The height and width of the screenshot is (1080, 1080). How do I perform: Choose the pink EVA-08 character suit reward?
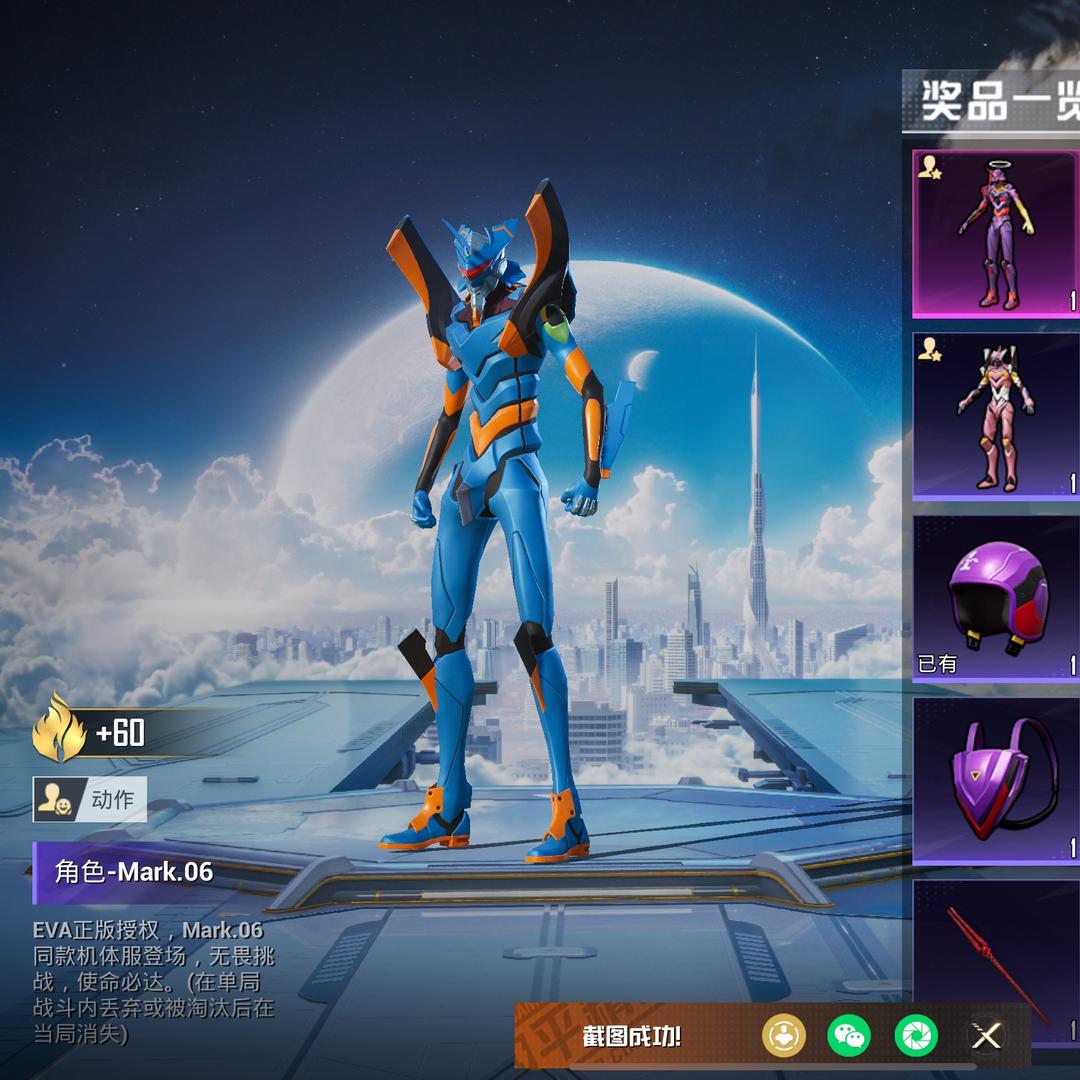[x=996, y=416]
